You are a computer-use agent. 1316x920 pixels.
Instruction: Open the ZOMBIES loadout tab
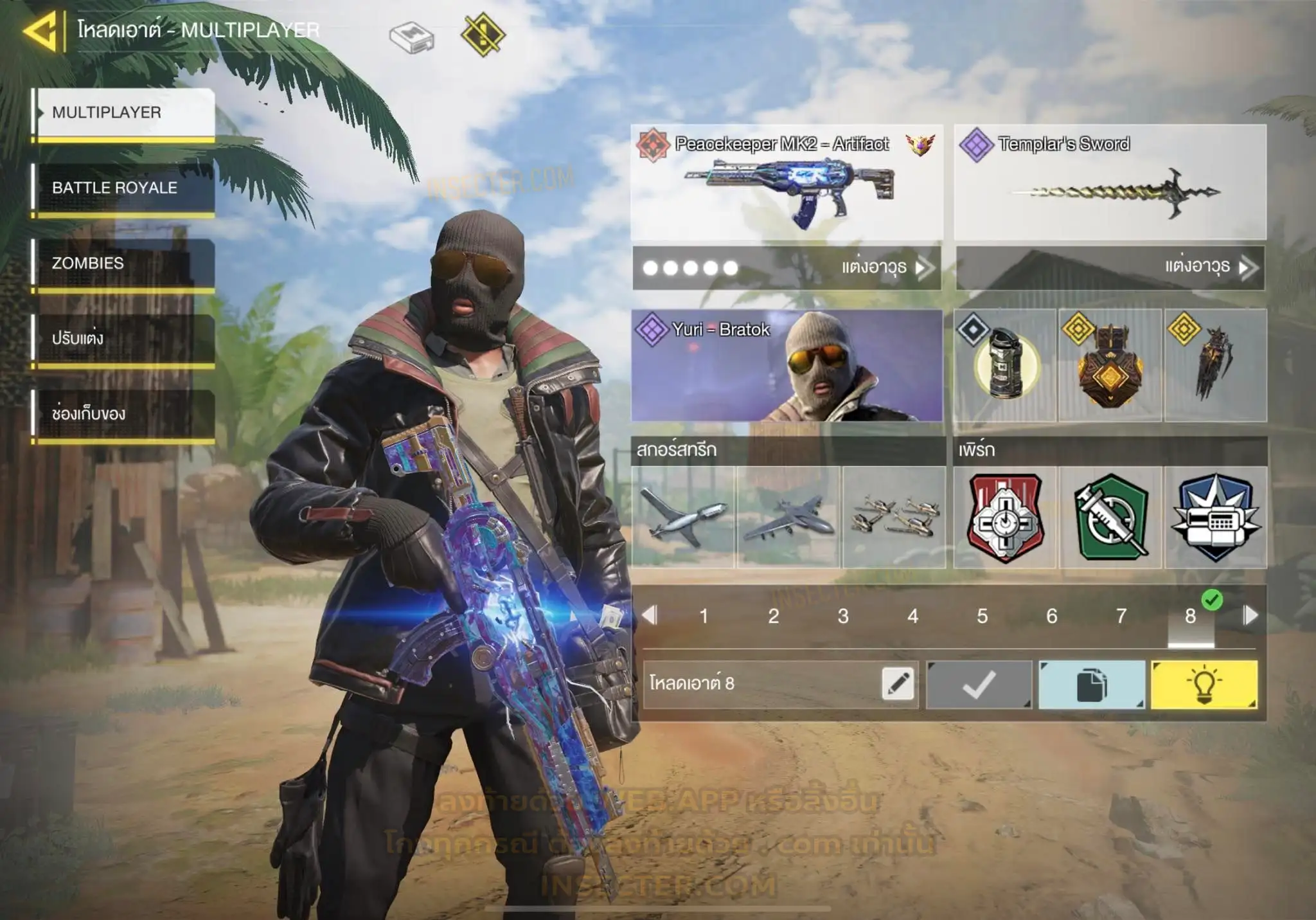point(123,263)
